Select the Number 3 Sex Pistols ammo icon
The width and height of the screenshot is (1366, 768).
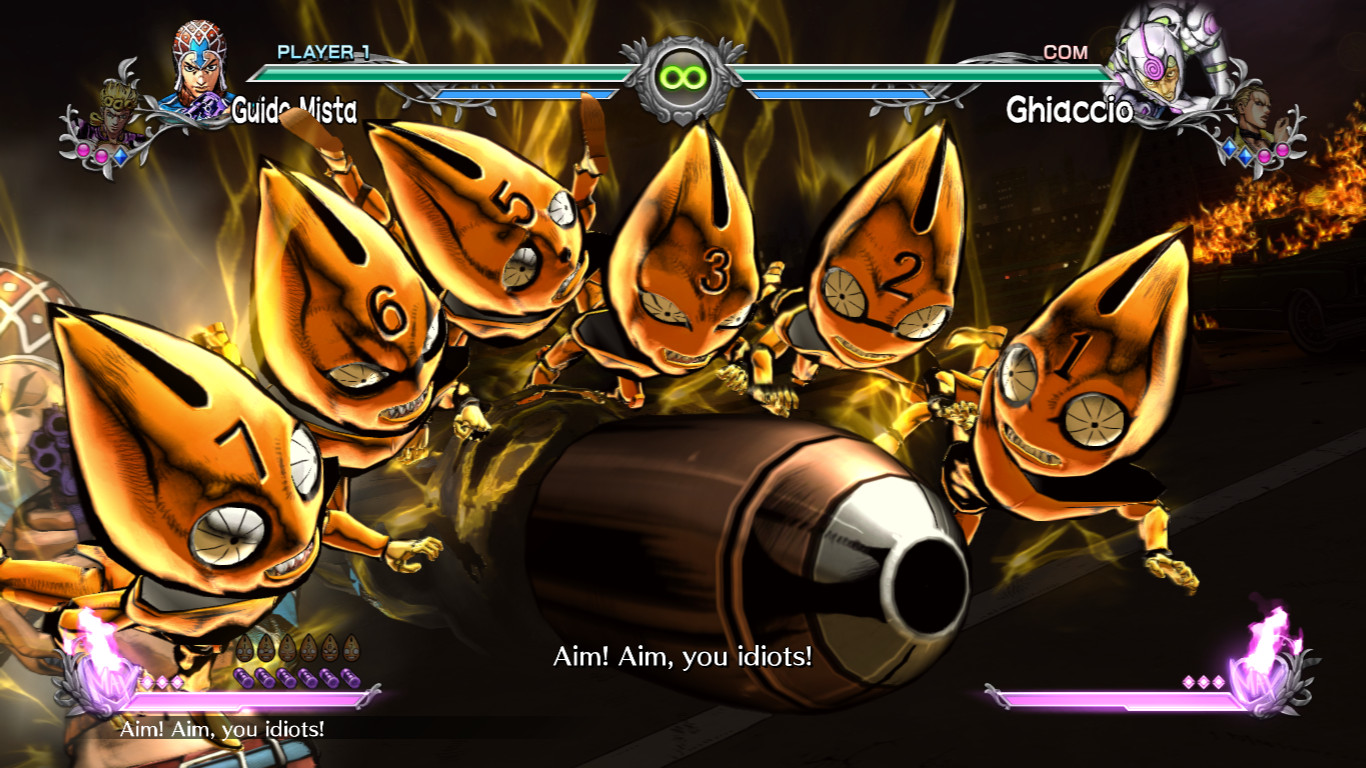(x=286, y=647)
